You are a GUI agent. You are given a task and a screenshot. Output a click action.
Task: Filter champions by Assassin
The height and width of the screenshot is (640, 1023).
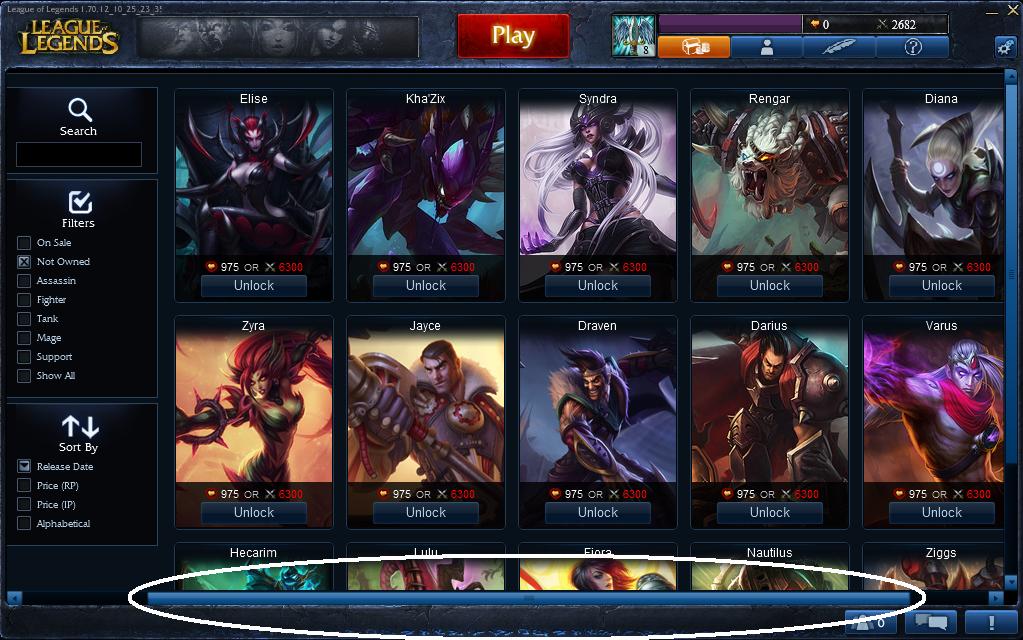click(24, 281)
